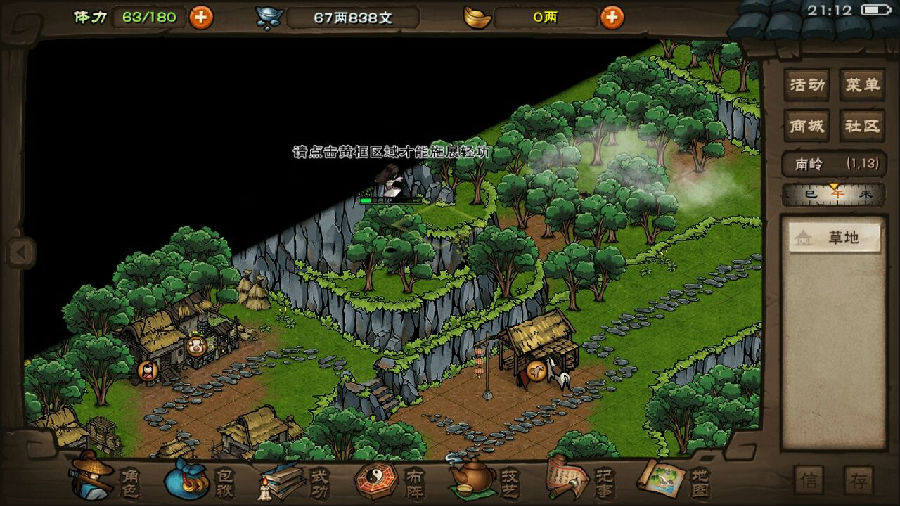Click the 存 save button
Screen dimensions: 900x506
coord(858,480)
